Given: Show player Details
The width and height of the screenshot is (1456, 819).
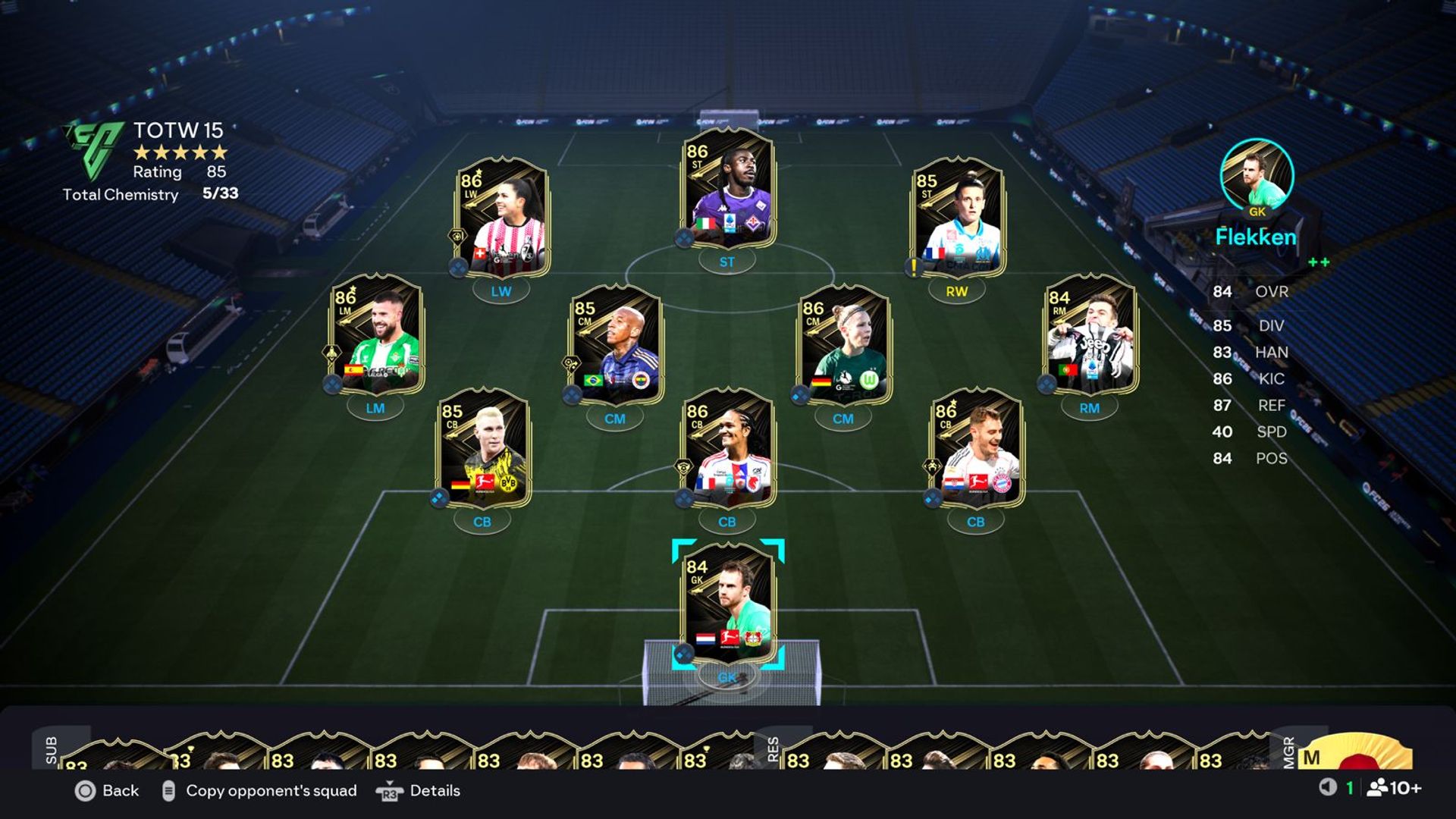Looking at the screenshot, I should pyautogui.click(x=419, y=791).
